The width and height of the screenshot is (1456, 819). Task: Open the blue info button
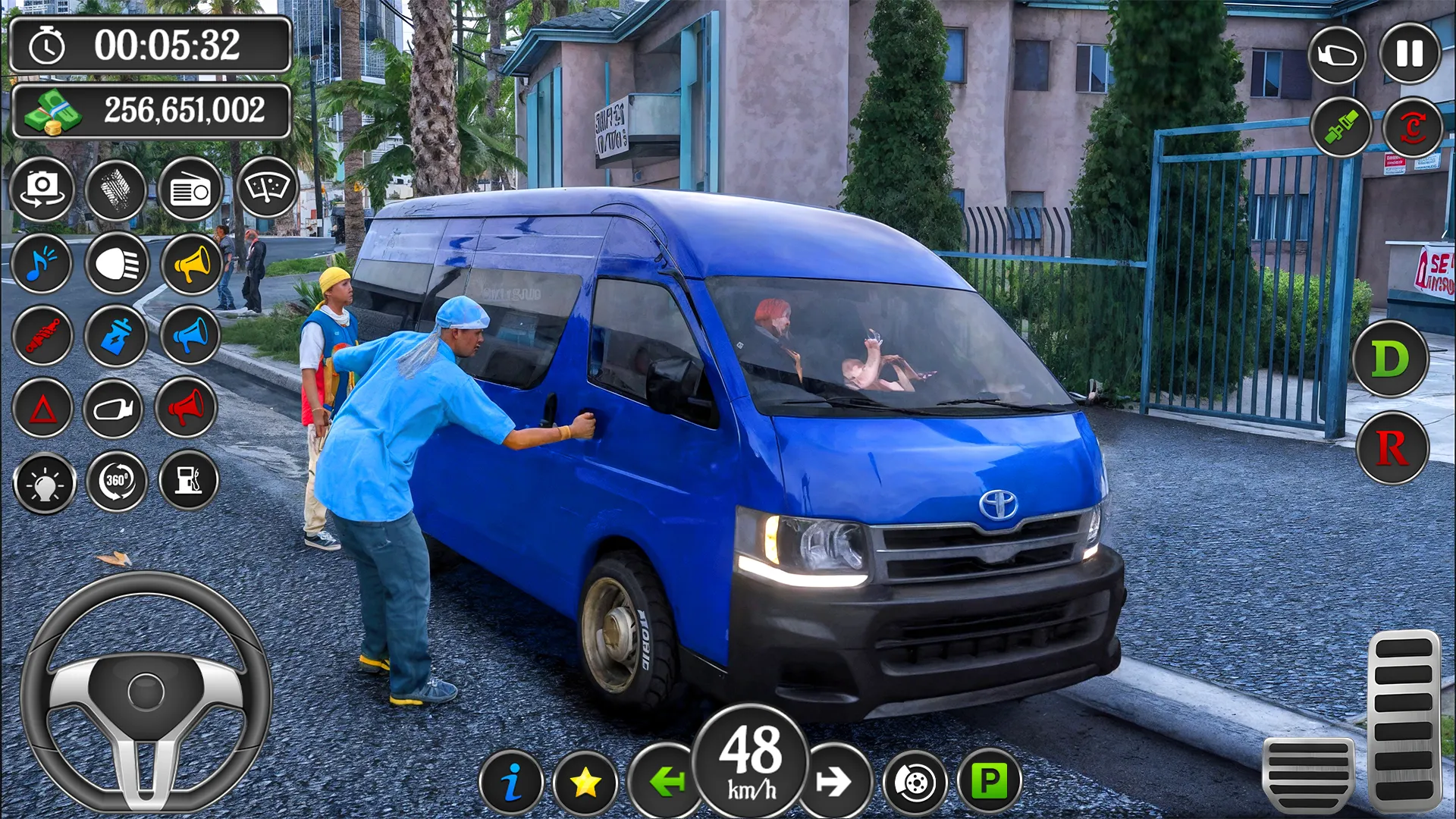pyautogui.click(x=511, y=782)
